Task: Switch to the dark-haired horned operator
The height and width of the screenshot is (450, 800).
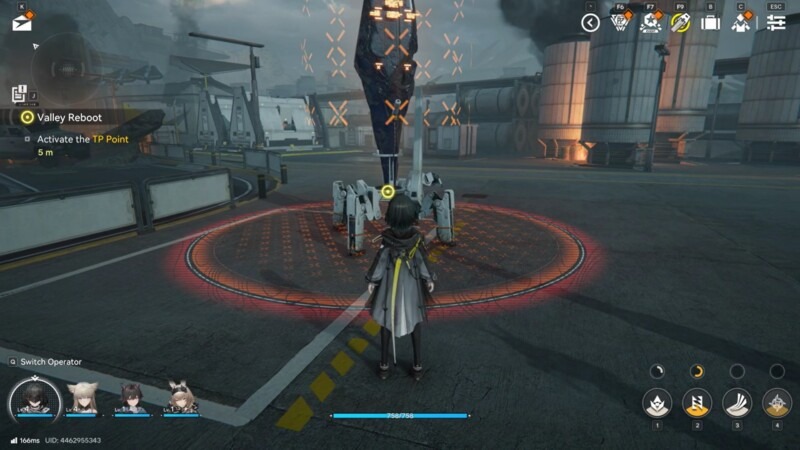Action: tap(132, 398)
